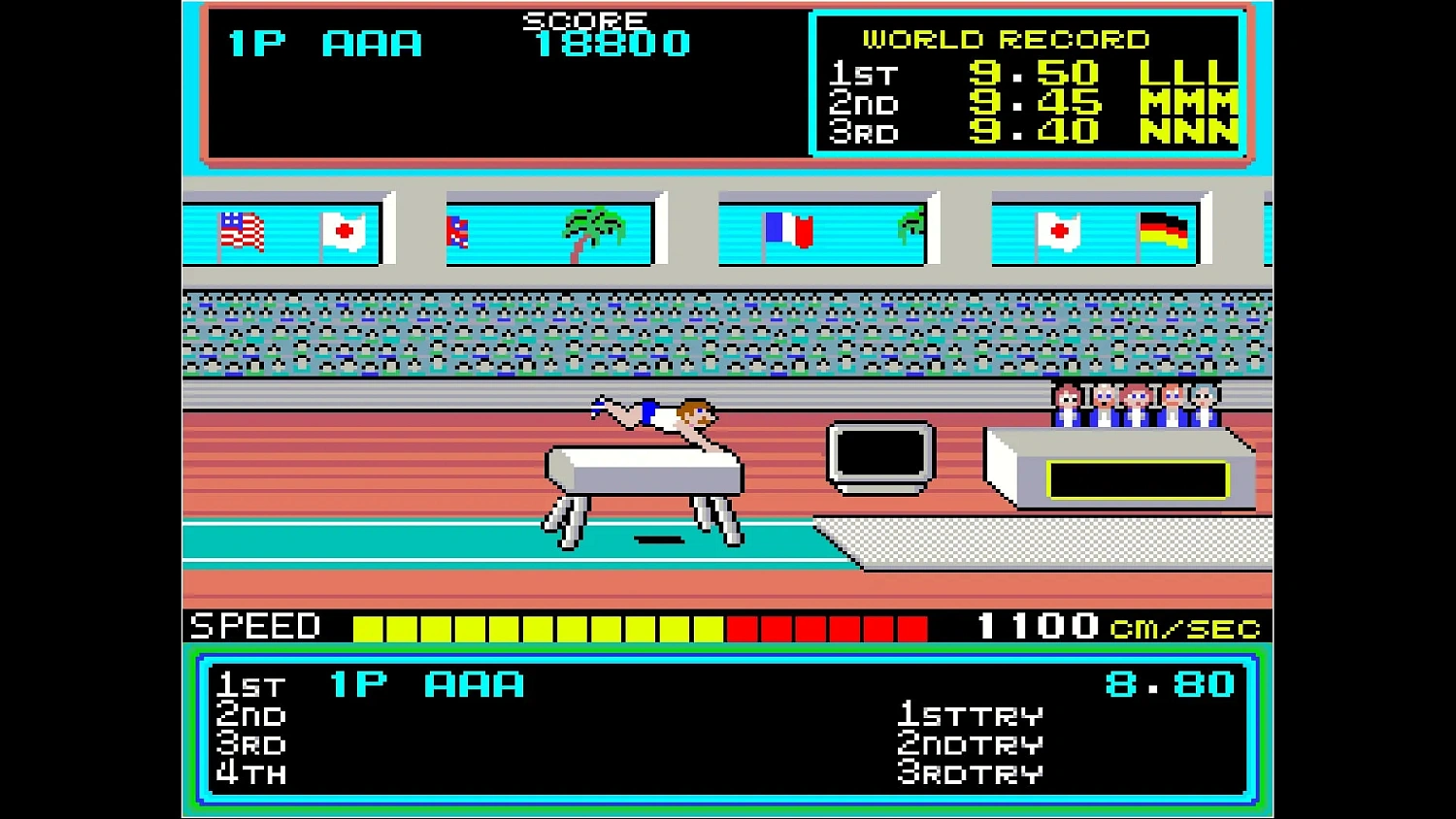Open the 4TH place results row
The width and height of the screenshot is (1456, 819).
point(250,773)
